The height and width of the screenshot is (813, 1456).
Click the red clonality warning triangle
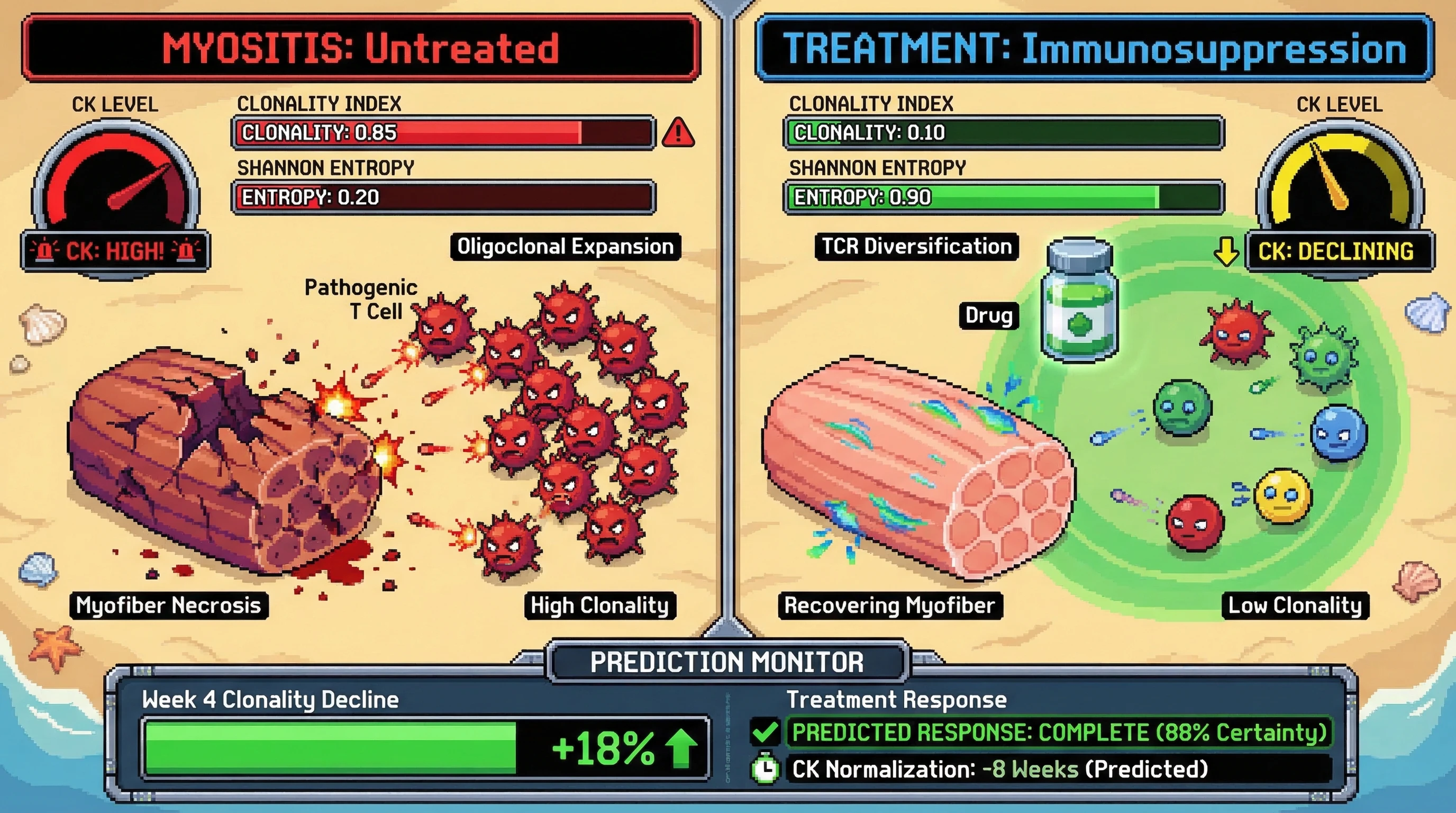[678, 133]
